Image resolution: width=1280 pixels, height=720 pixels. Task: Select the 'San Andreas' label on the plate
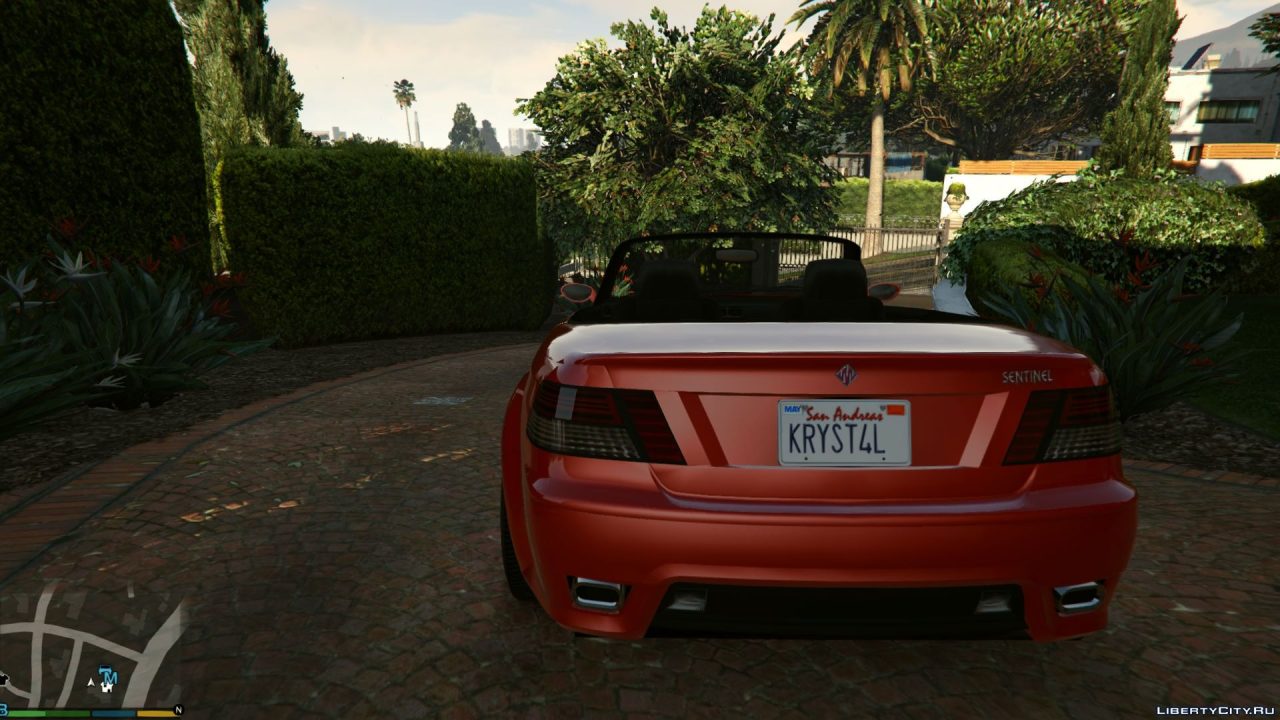(845, 413)
